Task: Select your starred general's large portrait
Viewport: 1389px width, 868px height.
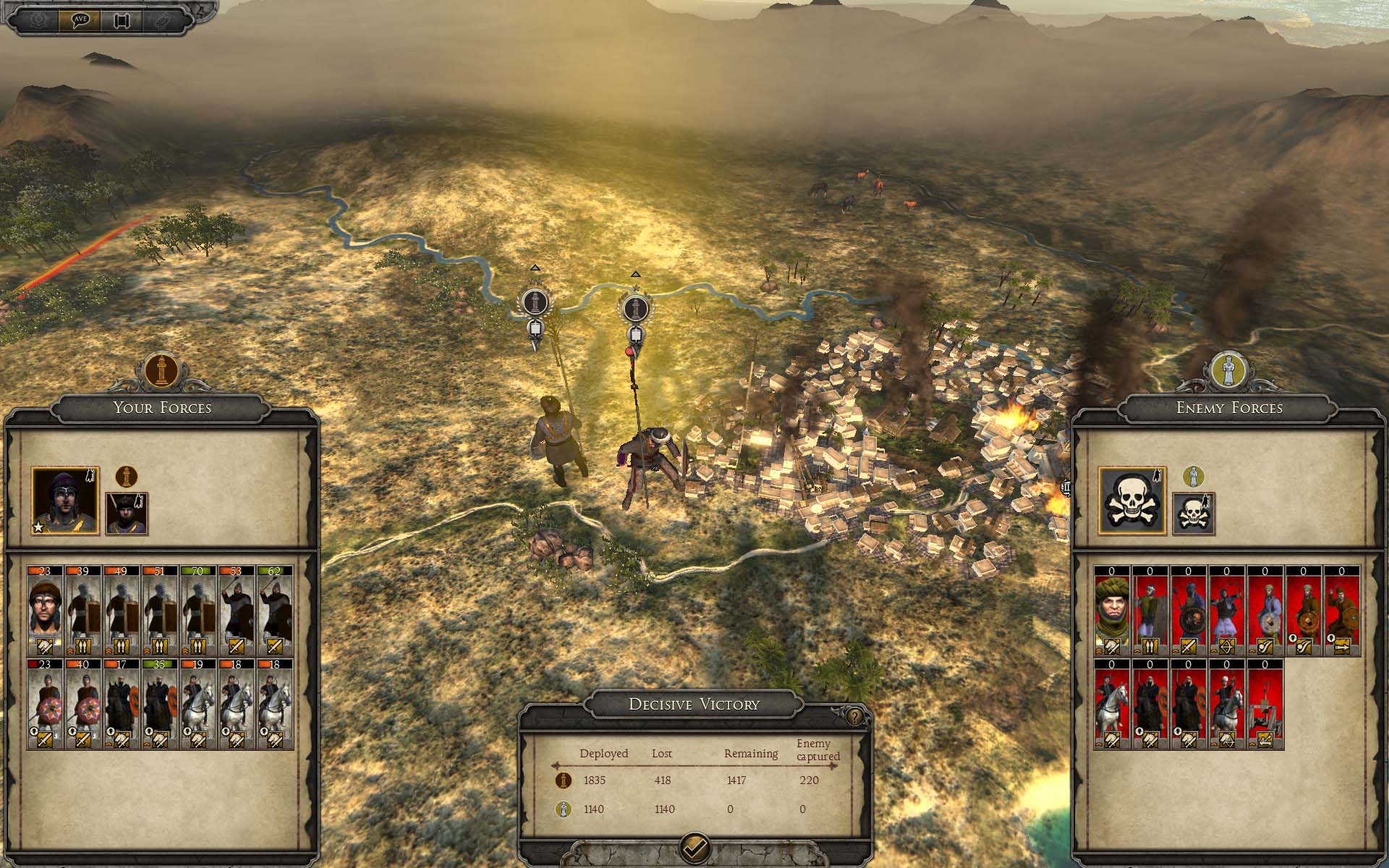Action: 66,501
